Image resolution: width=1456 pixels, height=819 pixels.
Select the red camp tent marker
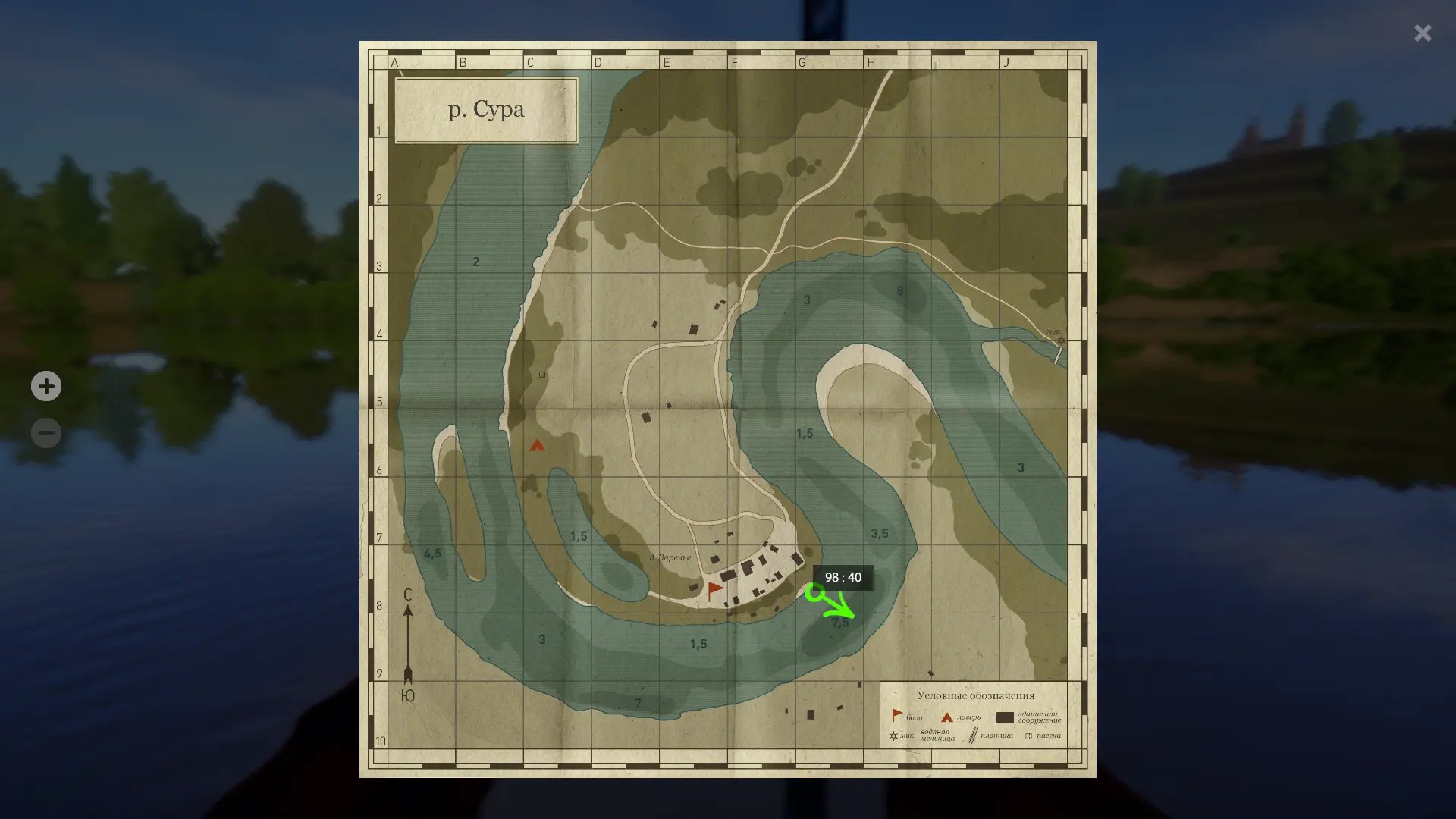[537, 445]
